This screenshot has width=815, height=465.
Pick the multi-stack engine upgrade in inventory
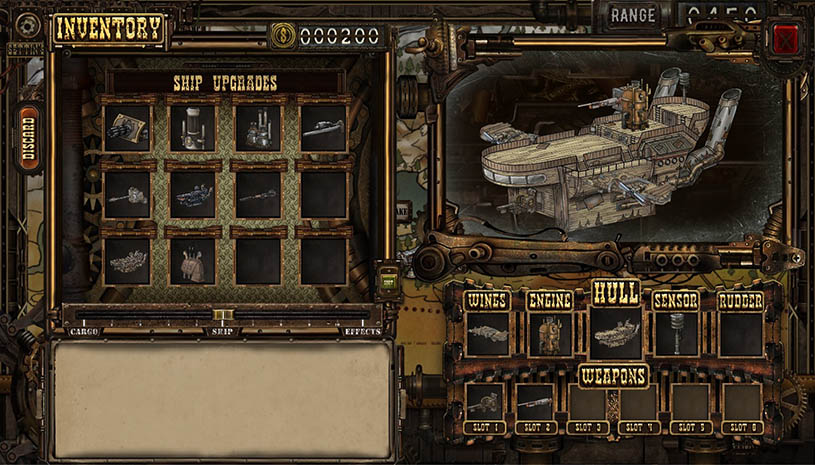click(257, 127)
